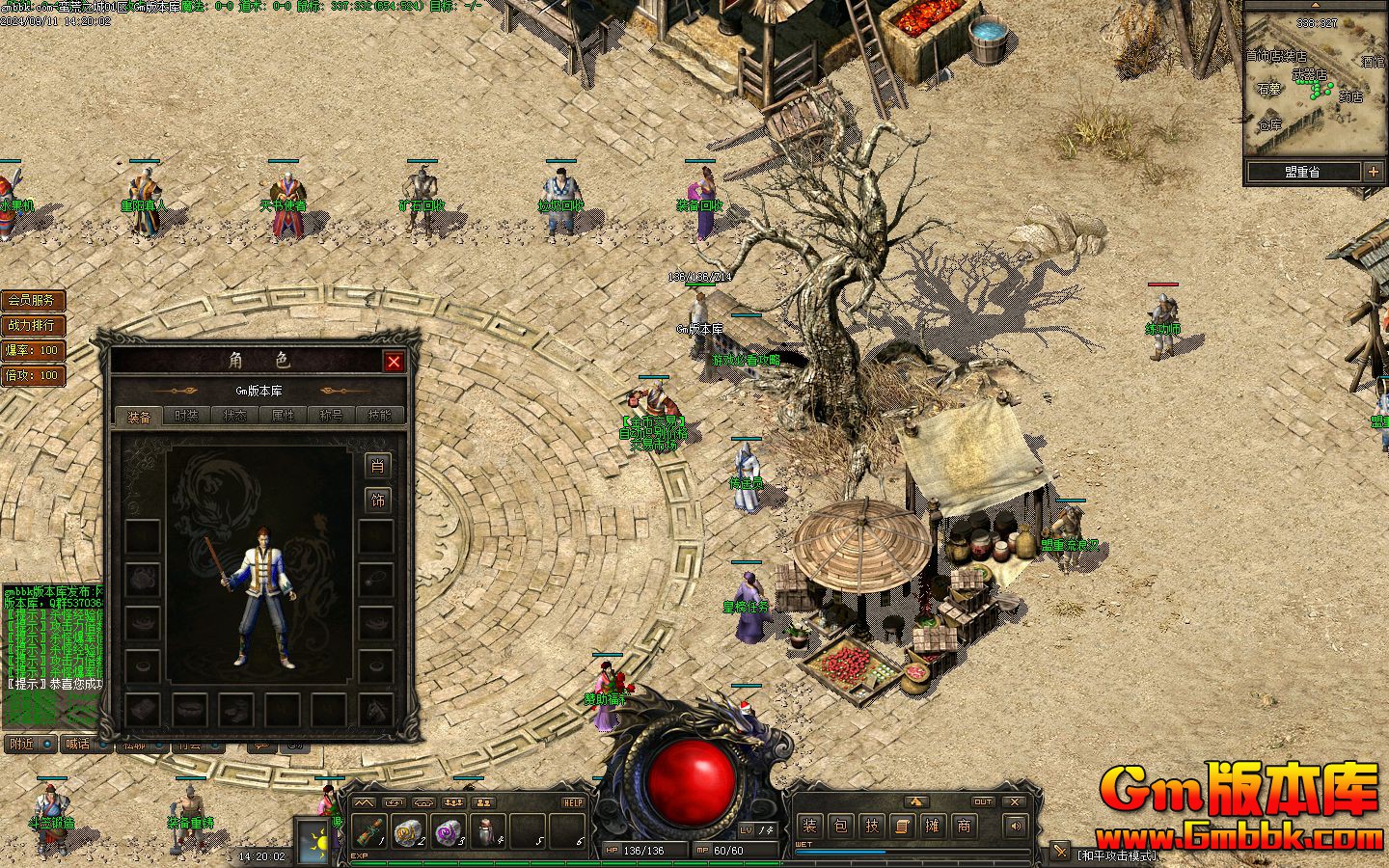This screenshot has width=1389, height=868.
Task: Toggle the sound speaker icon
Action: click(1015, 826)
